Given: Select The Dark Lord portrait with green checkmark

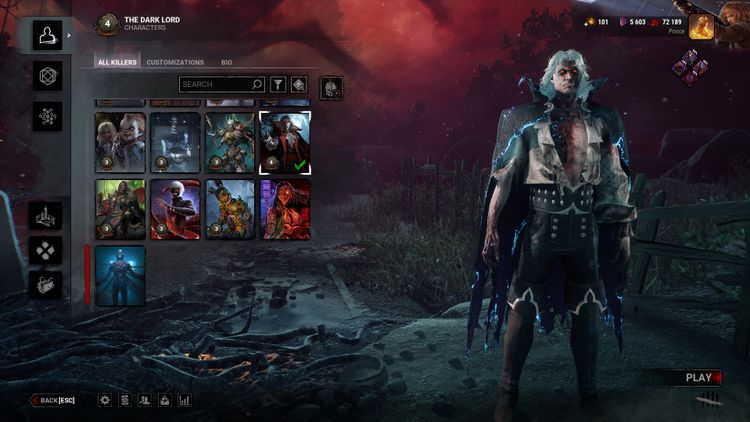Looking at the screenshot, I should (285, 142).
